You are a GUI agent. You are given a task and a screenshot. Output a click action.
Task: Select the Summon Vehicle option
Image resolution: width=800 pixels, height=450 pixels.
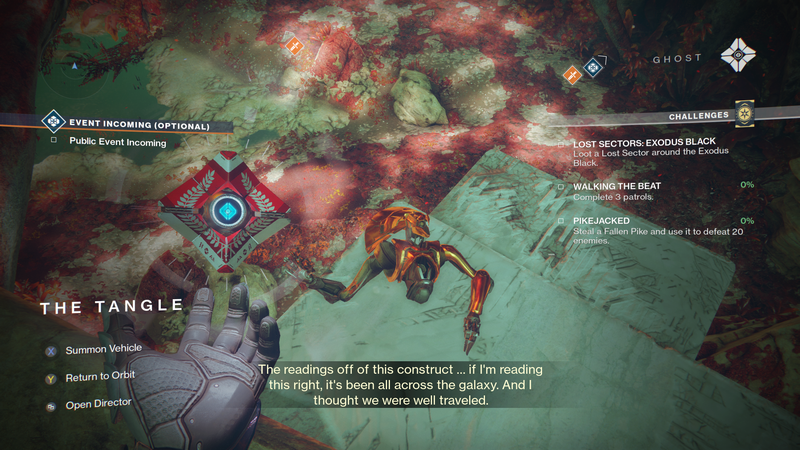[103, 349]
